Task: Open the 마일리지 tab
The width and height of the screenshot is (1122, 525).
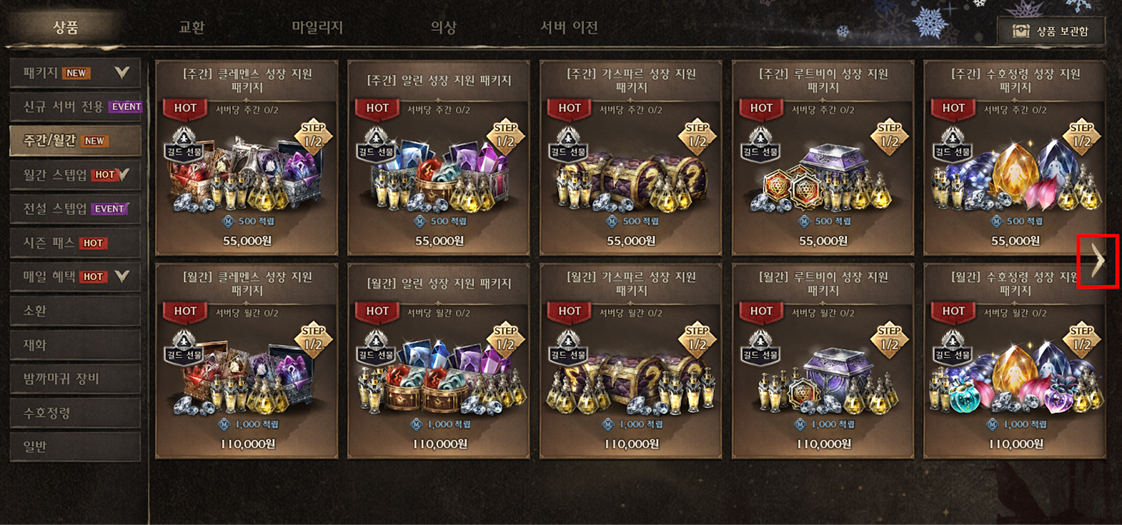Action: click(317, 27)
